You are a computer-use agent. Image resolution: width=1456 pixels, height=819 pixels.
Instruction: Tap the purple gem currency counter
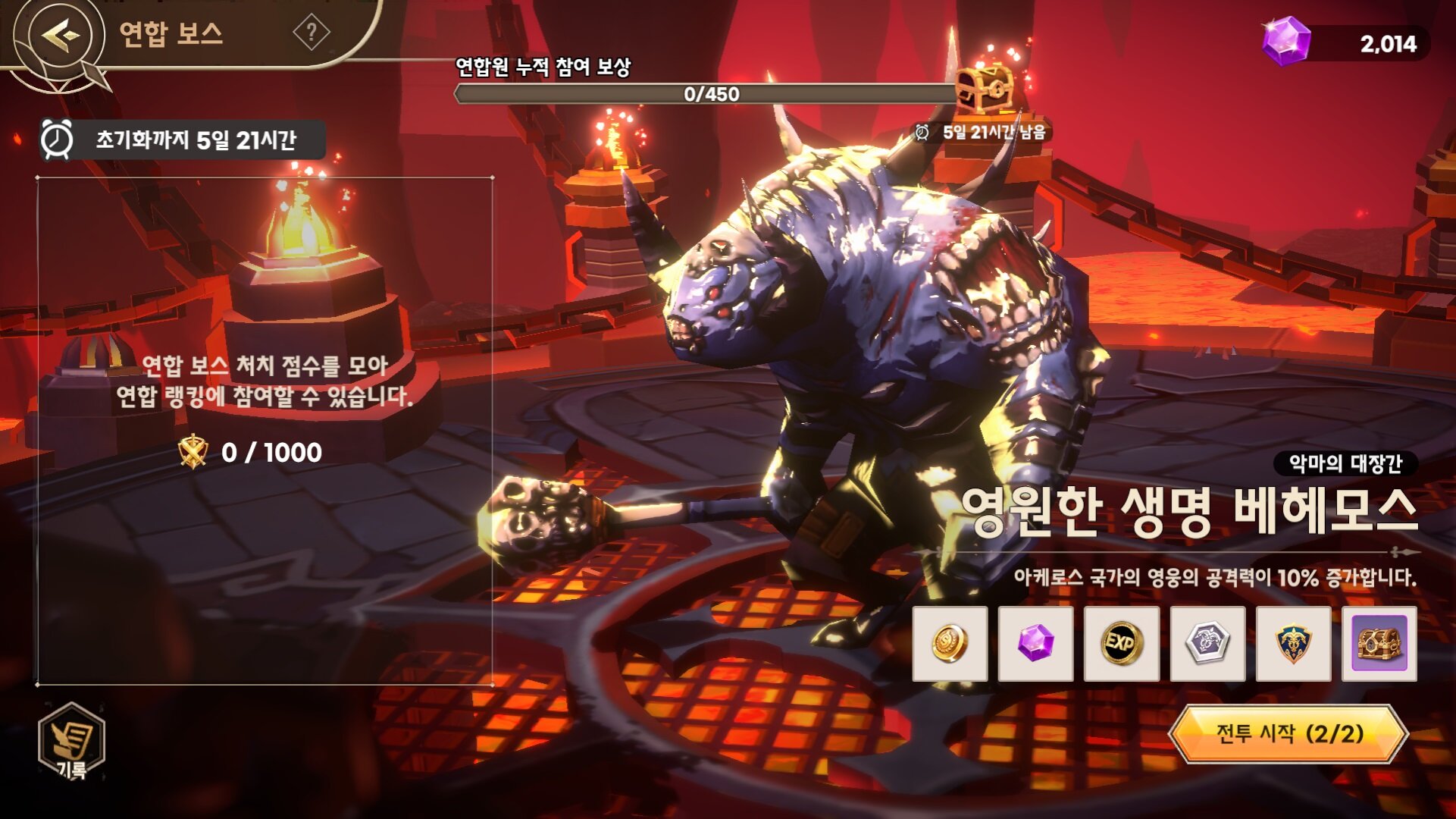point(1345,43)
